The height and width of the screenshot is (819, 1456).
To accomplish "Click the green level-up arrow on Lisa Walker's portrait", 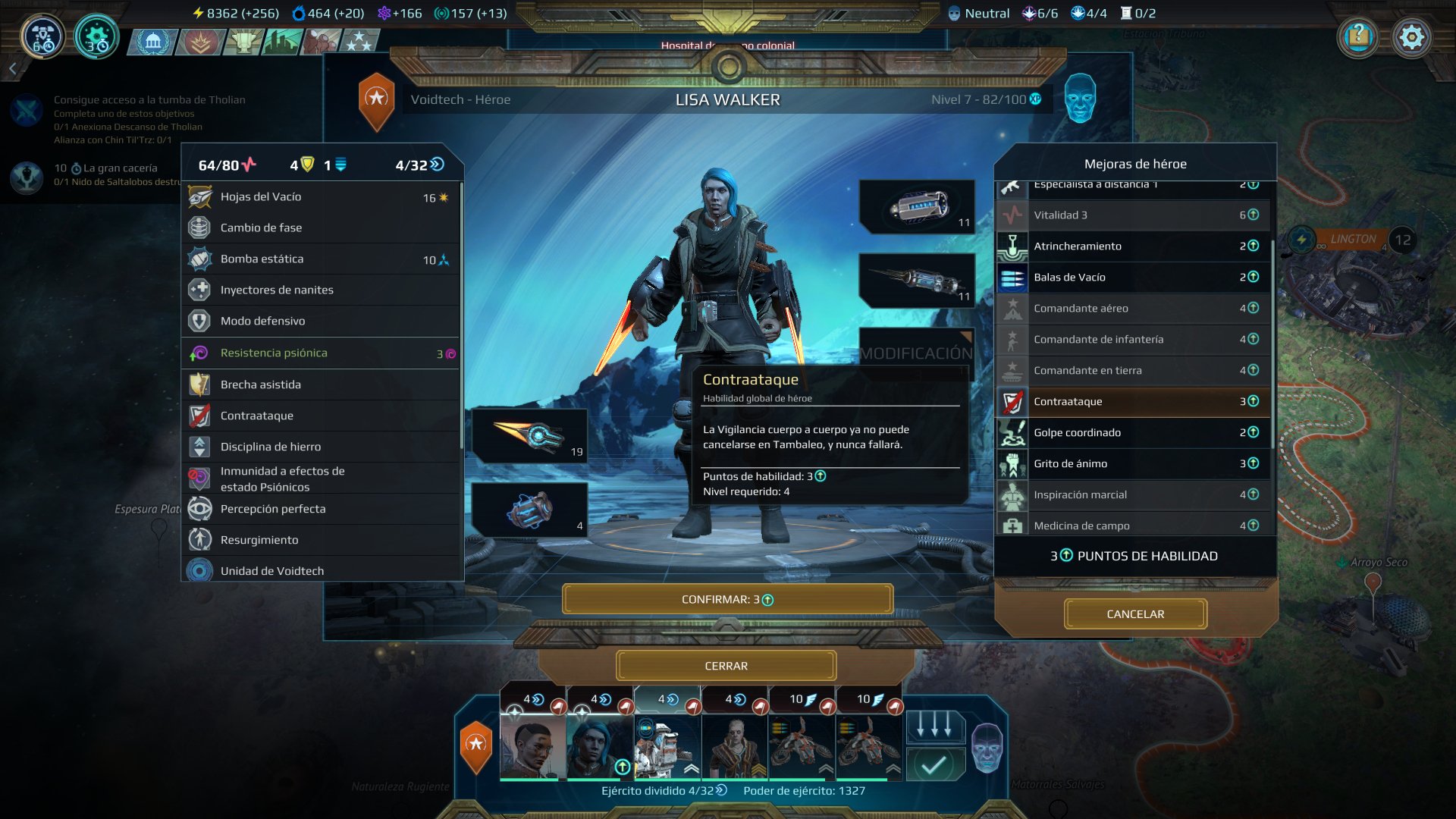I will tap(622, 767).
